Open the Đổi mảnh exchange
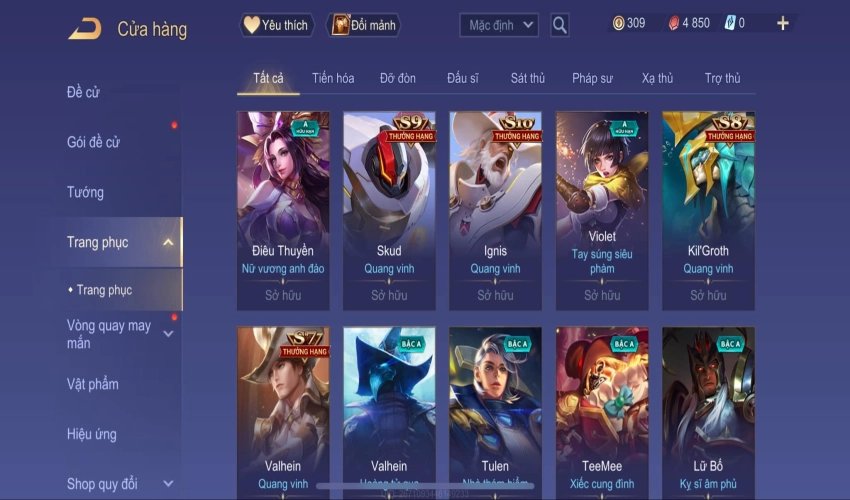Image resolution: width=850 pixels, height=500 pixels. pyautogui.click(x=364, y=24)
